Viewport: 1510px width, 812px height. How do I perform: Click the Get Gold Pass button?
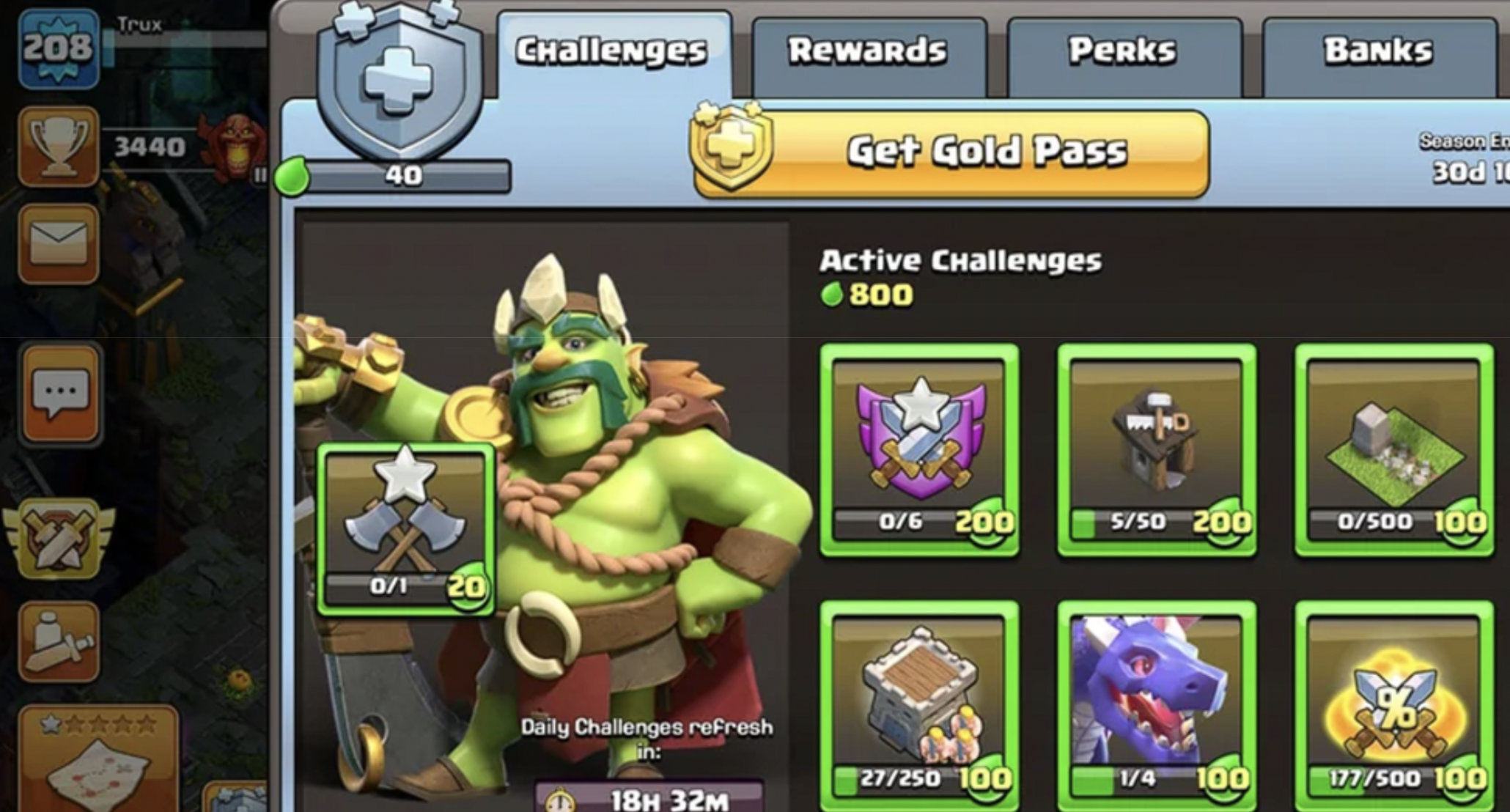[x=951, y=152]
